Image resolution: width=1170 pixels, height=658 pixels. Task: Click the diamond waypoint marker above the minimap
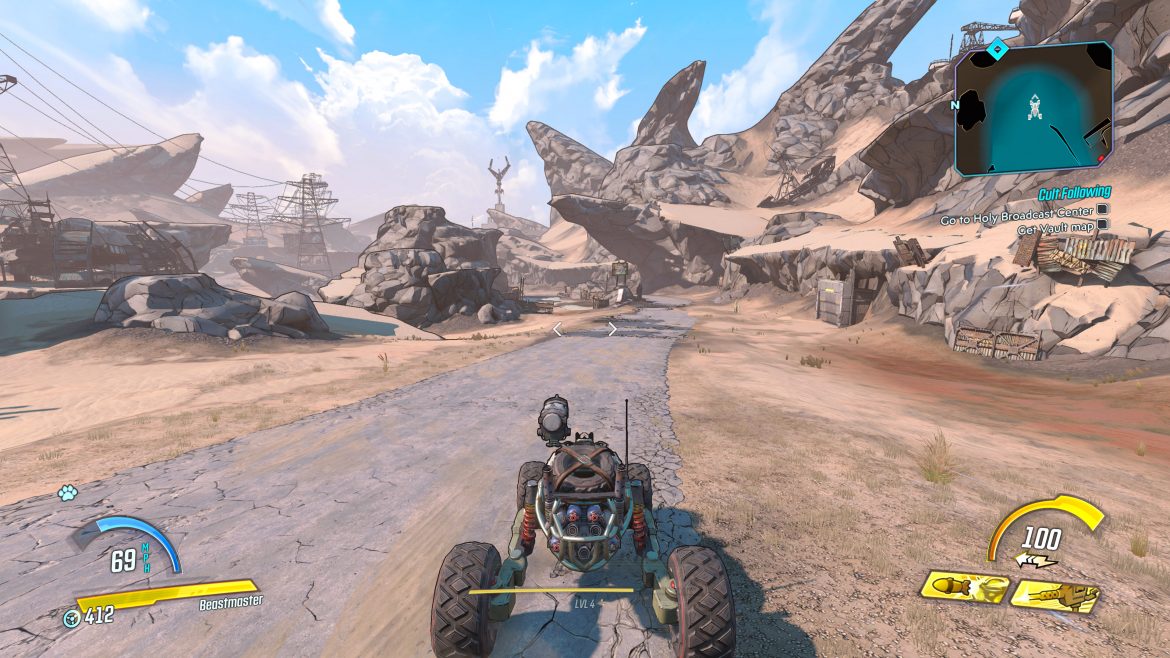coord(996,47)
